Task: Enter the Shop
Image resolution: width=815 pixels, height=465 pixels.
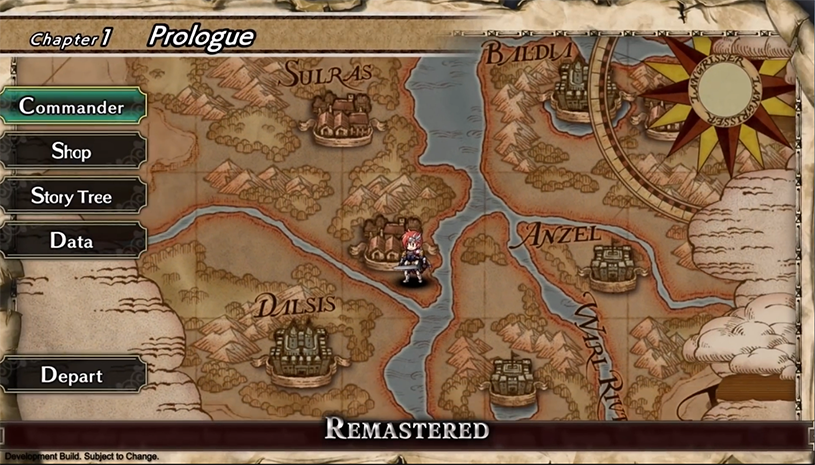Action: pyautogui.click(x=72, y=151)
